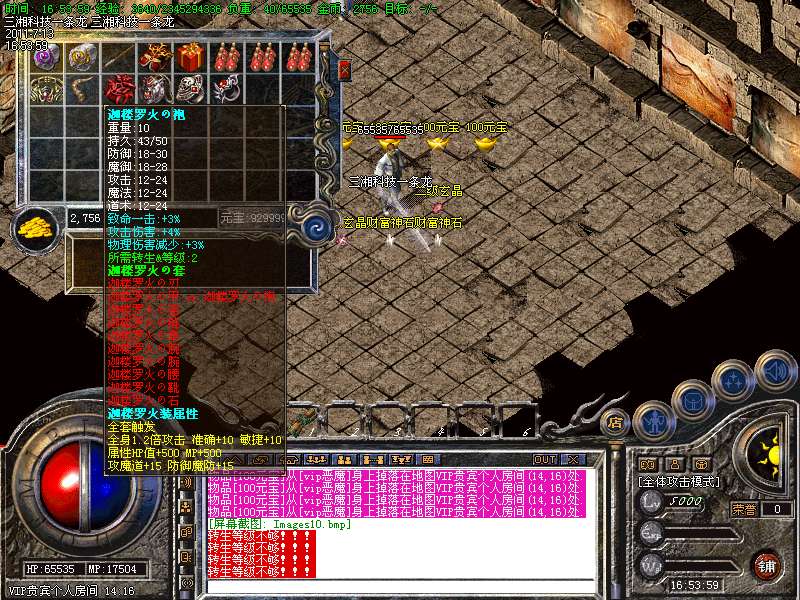Click the red 铺 stall button

pyautogui.click(x=766, y=565)
